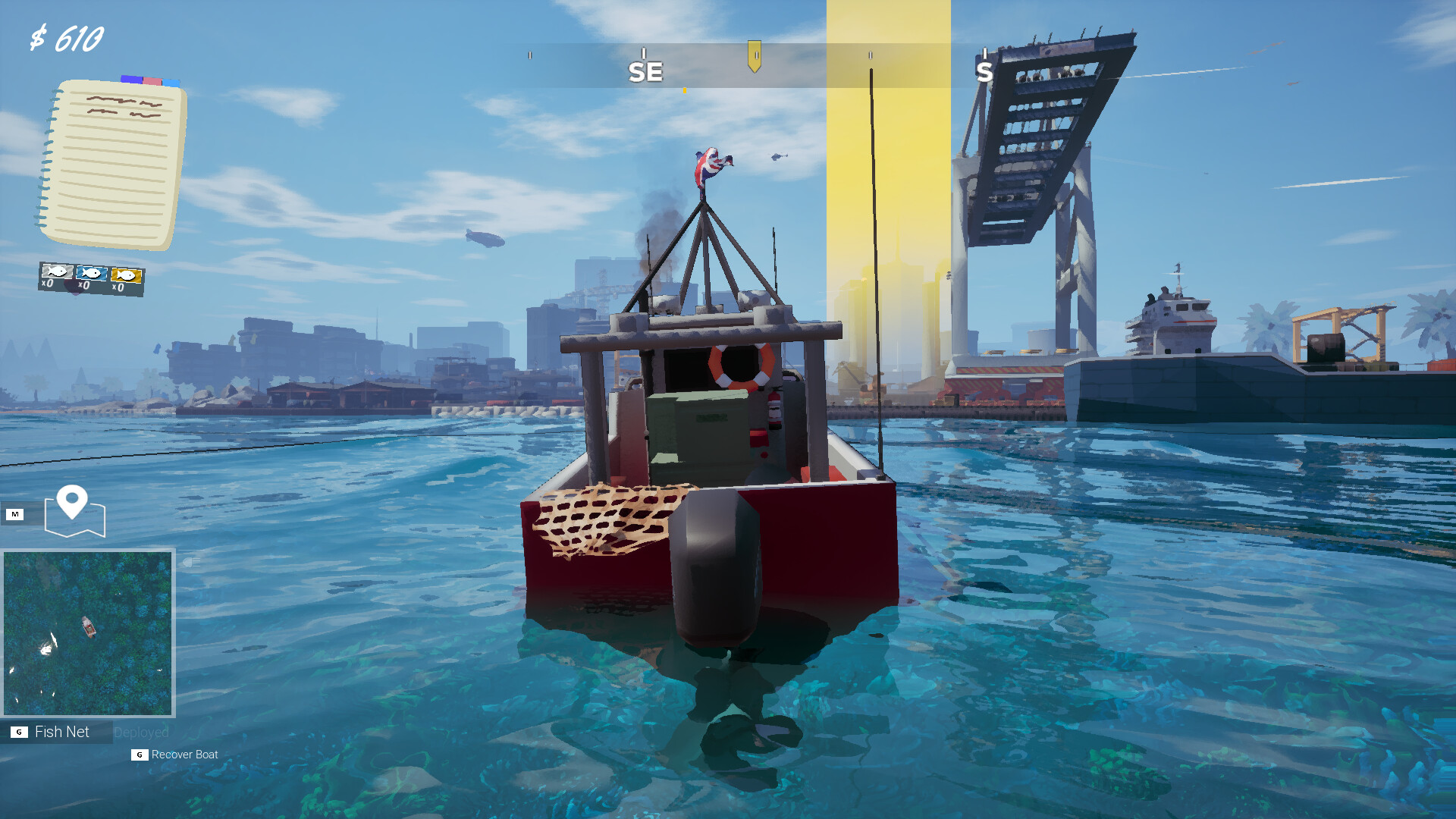The height and width of the screenshot is (819, 1456).
Task: Toggle the map with the M key badge
Action: (15, 513)
